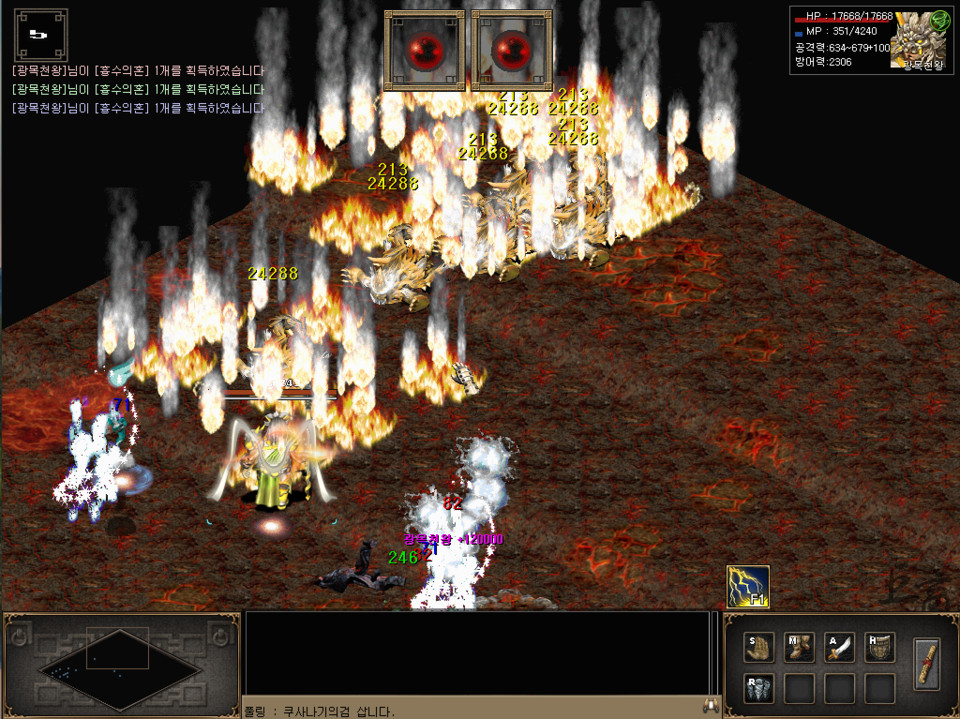This screenshot has width=960, height=719.
Task: Click the left ring button beside the minimap
Action: (19, 636)
